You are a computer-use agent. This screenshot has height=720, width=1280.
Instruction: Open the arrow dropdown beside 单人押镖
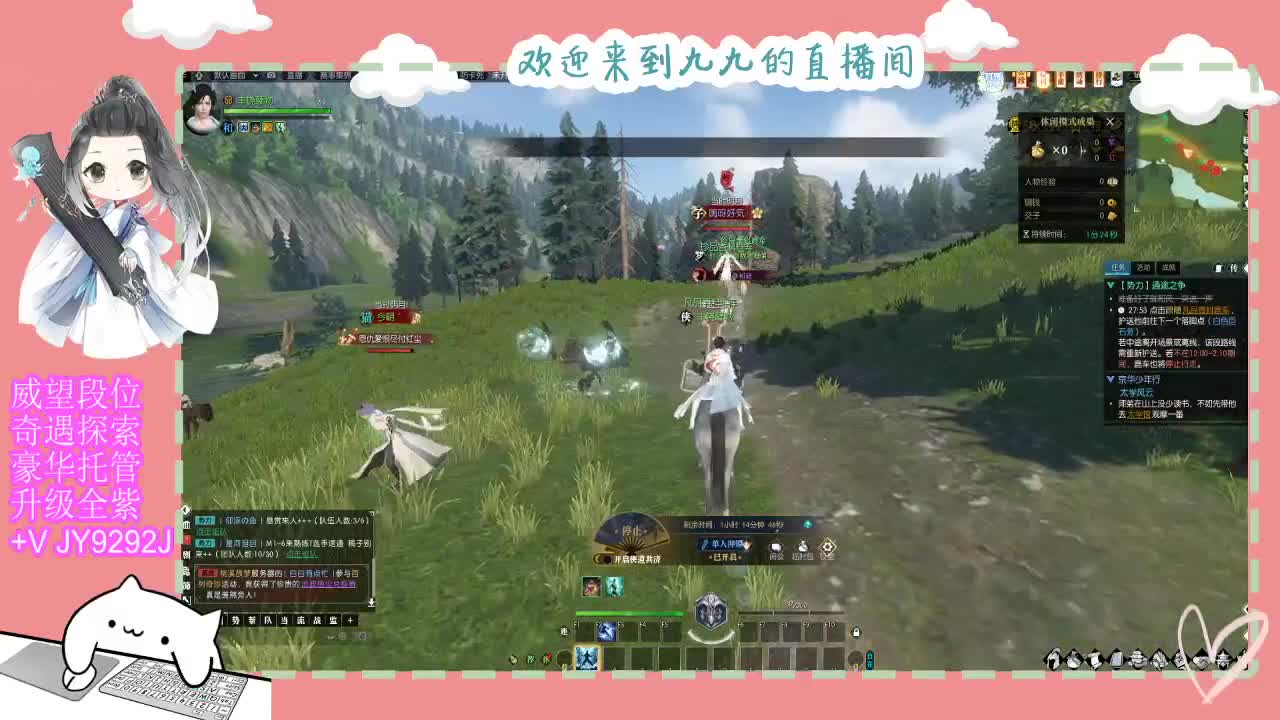coord(747,545)
